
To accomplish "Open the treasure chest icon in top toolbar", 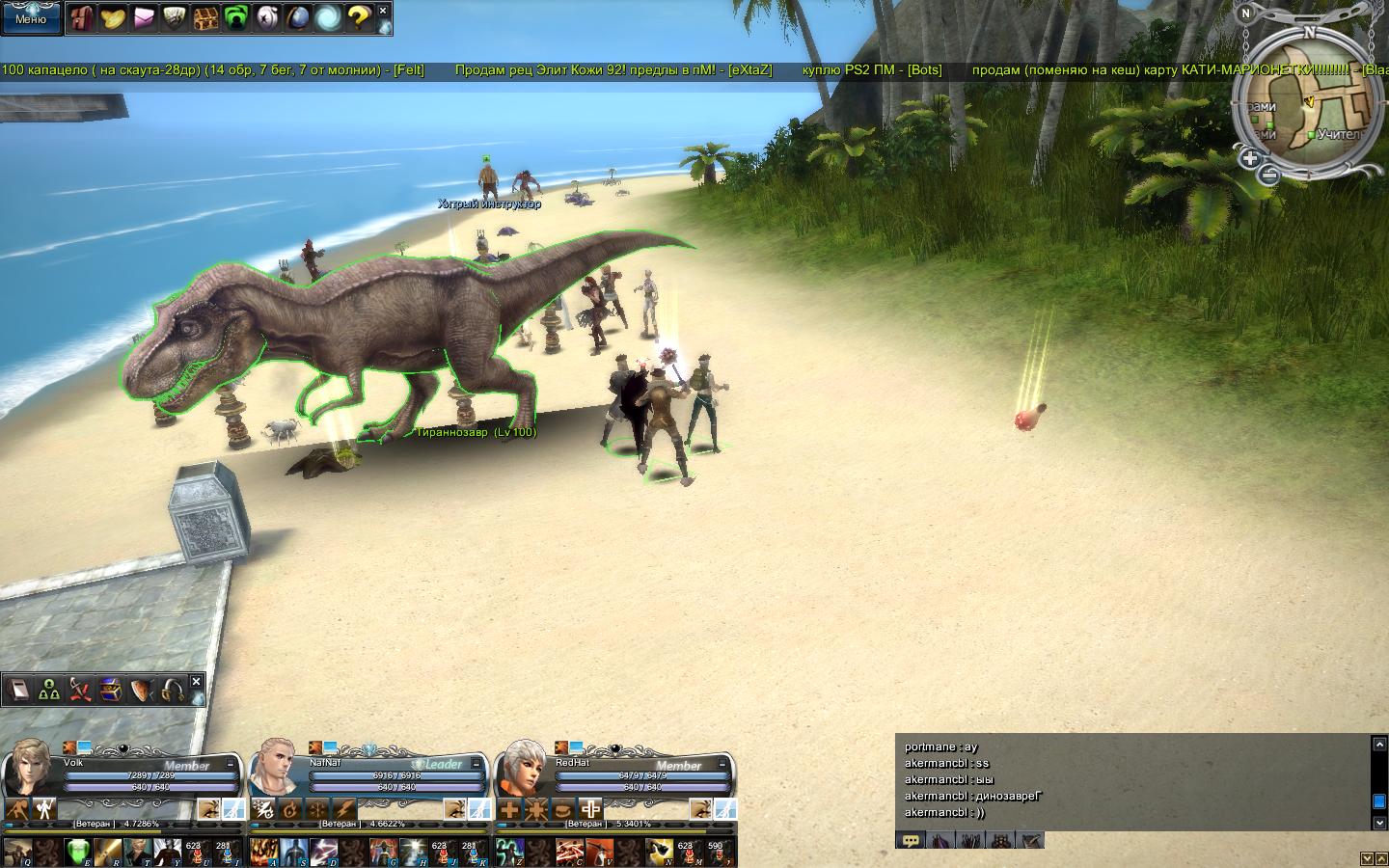I will point(204,17).
